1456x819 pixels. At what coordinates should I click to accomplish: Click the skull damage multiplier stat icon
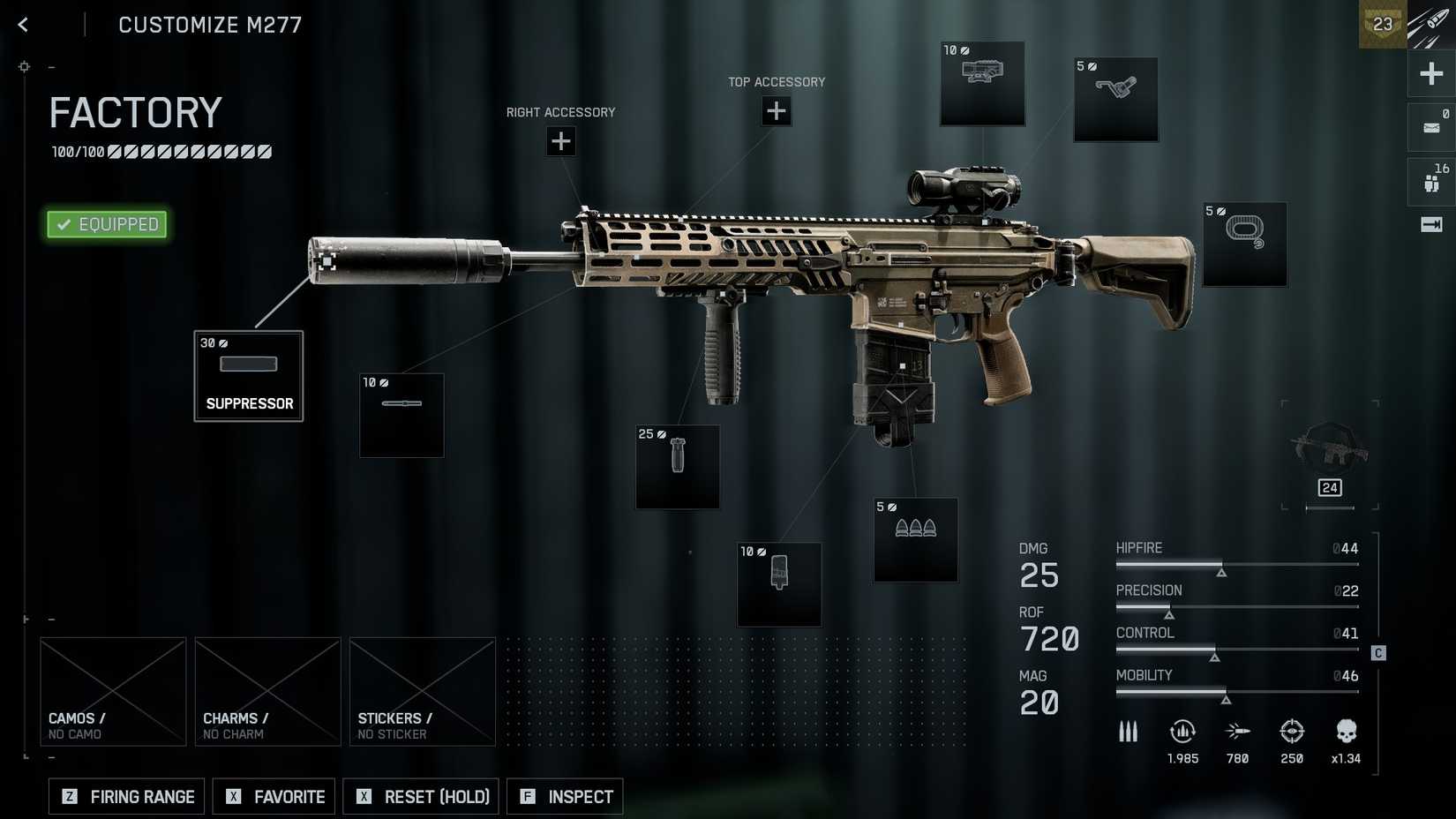[1347, 732]
